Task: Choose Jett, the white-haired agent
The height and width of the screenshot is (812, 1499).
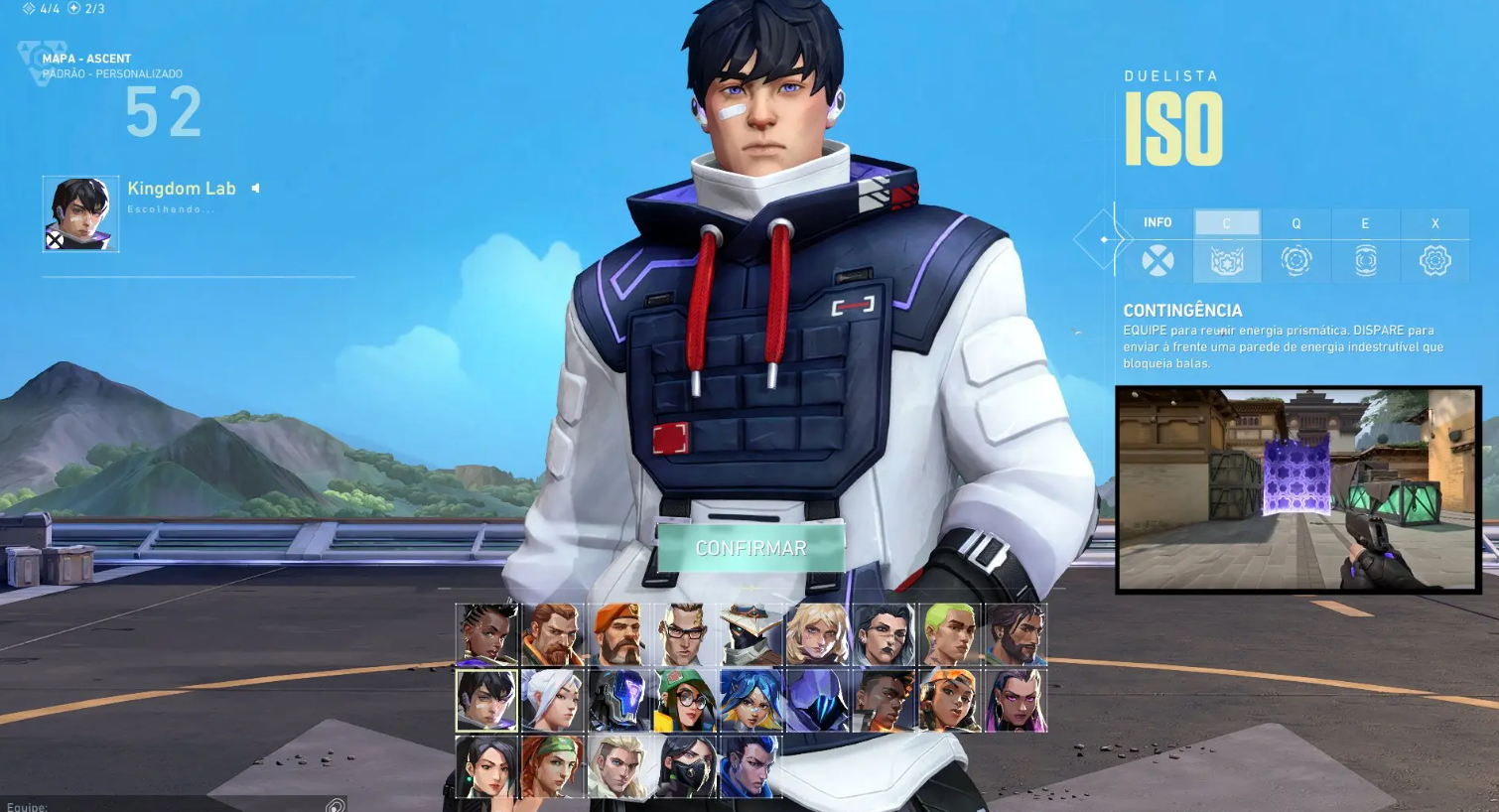Action: (552, 701)
